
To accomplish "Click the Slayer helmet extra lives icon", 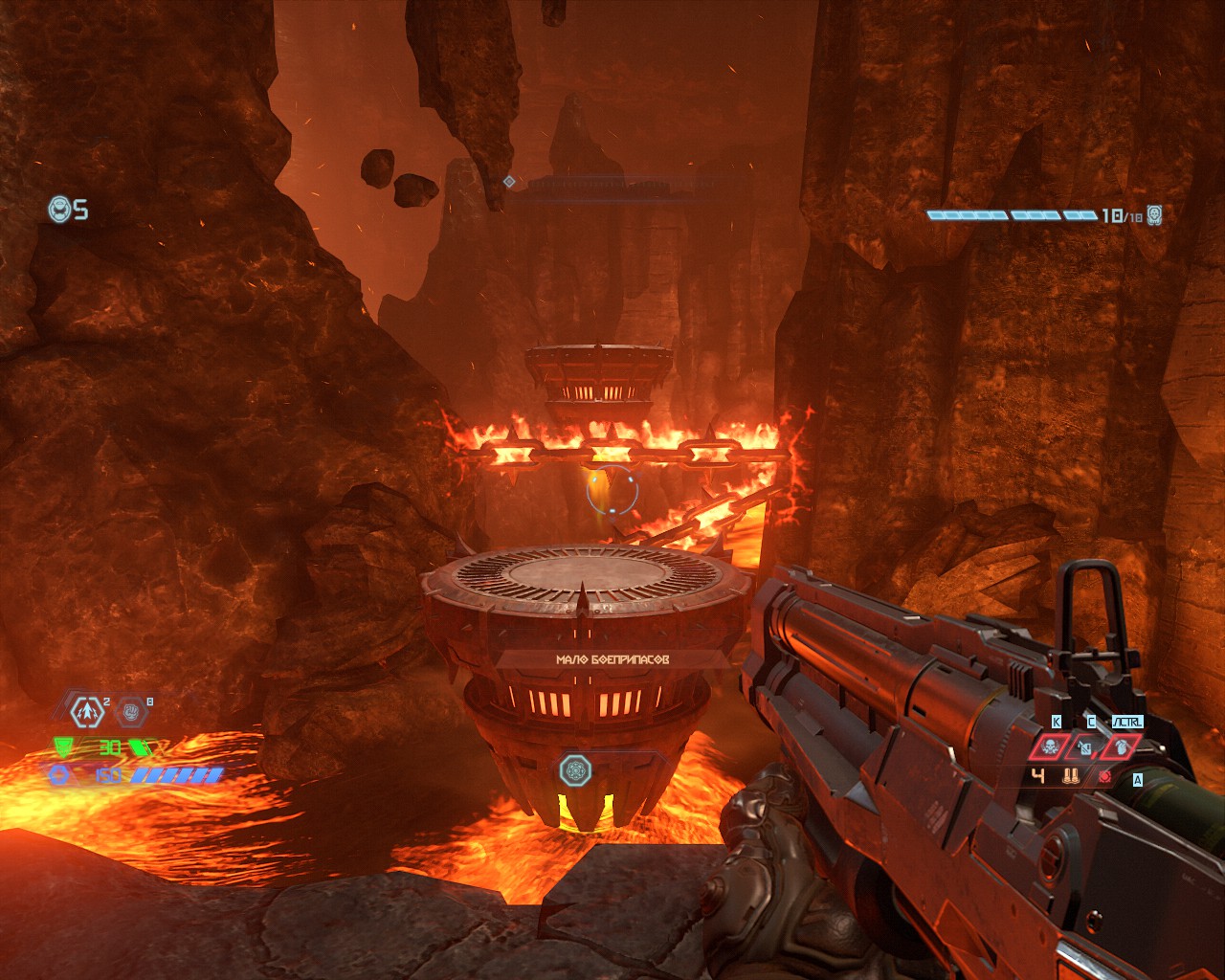I will (x=60, y=209).
